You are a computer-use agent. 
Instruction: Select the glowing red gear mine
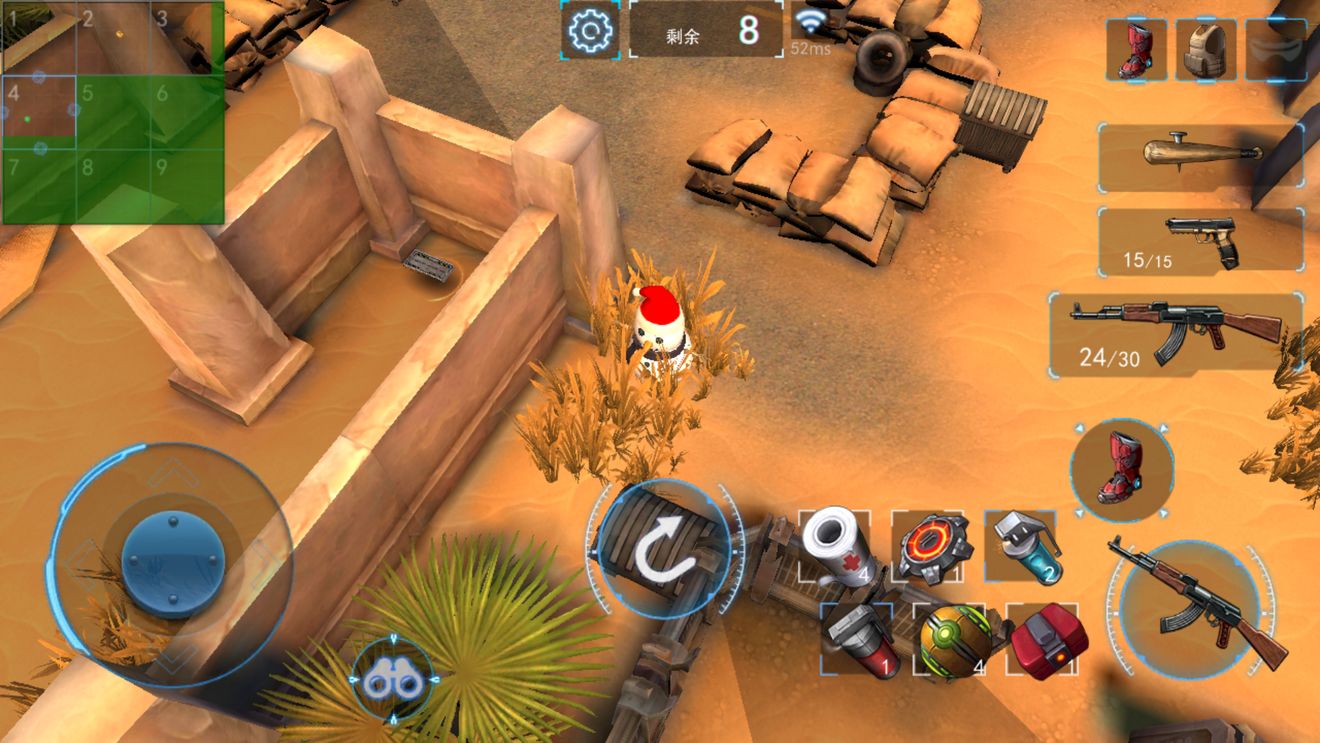click(927, 547)
